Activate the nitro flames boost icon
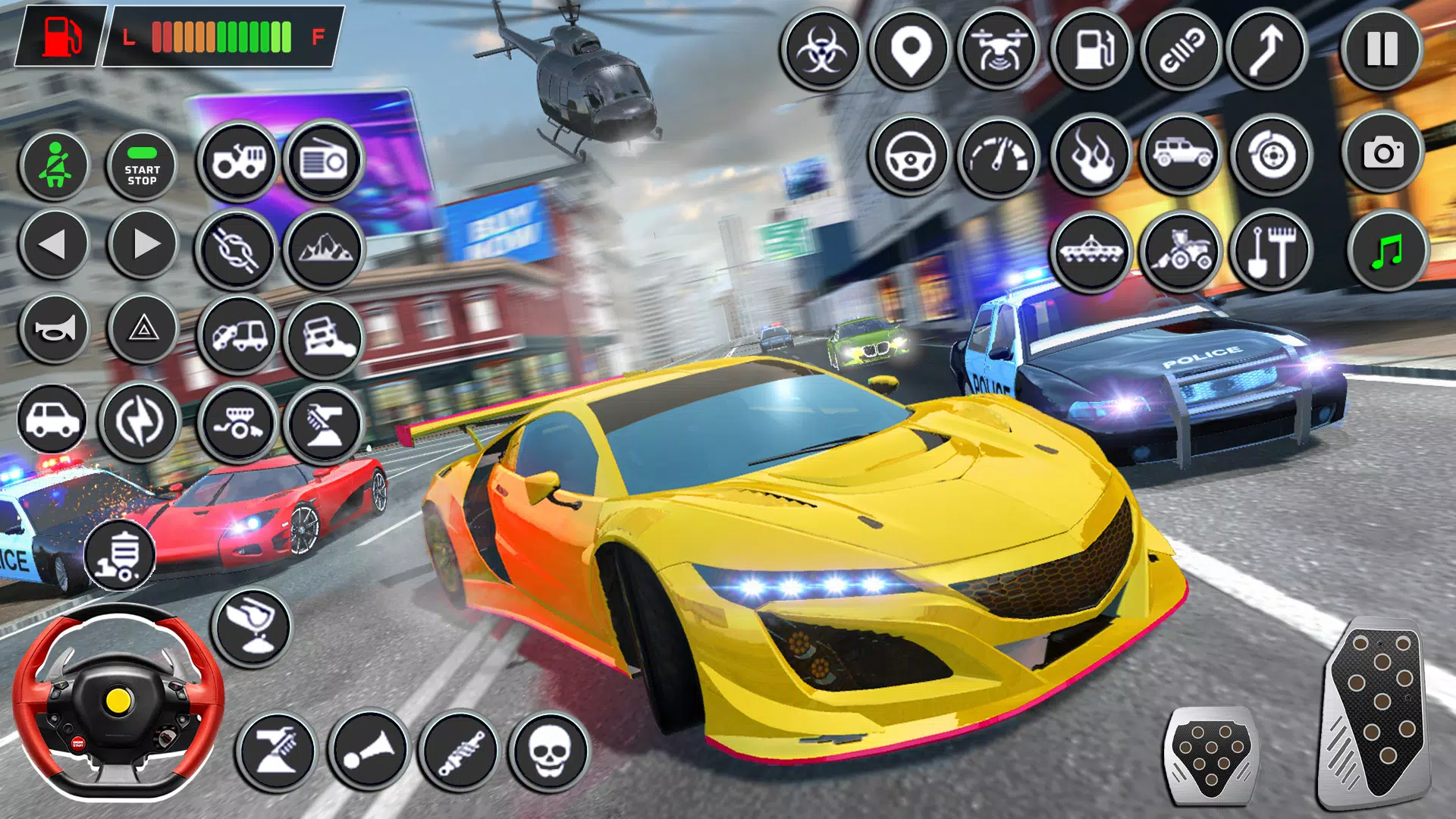 coord(1090,155)
